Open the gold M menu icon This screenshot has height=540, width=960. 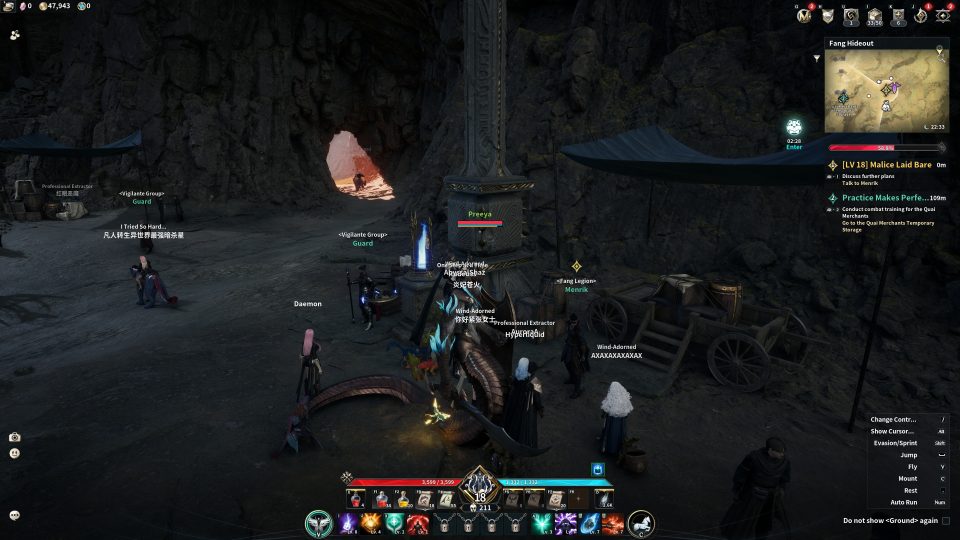(x=804, y=15)
